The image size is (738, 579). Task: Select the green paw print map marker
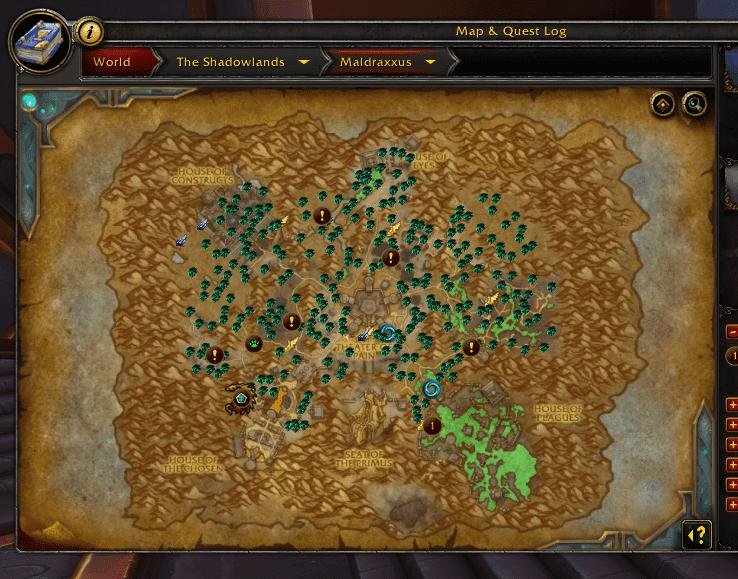coord(255,344)
